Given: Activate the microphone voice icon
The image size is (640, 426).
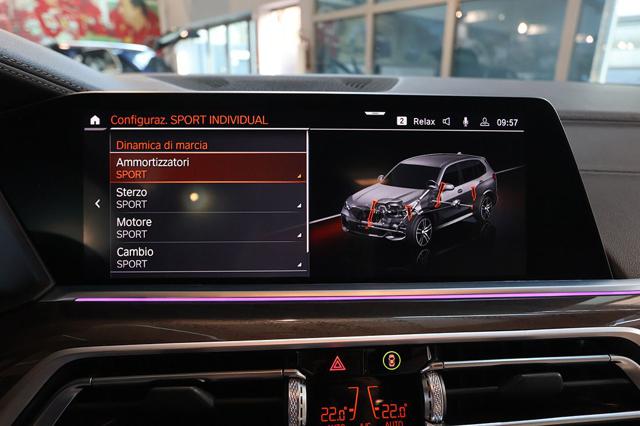Looking at the screenshot, I should (x=465, y=122).
